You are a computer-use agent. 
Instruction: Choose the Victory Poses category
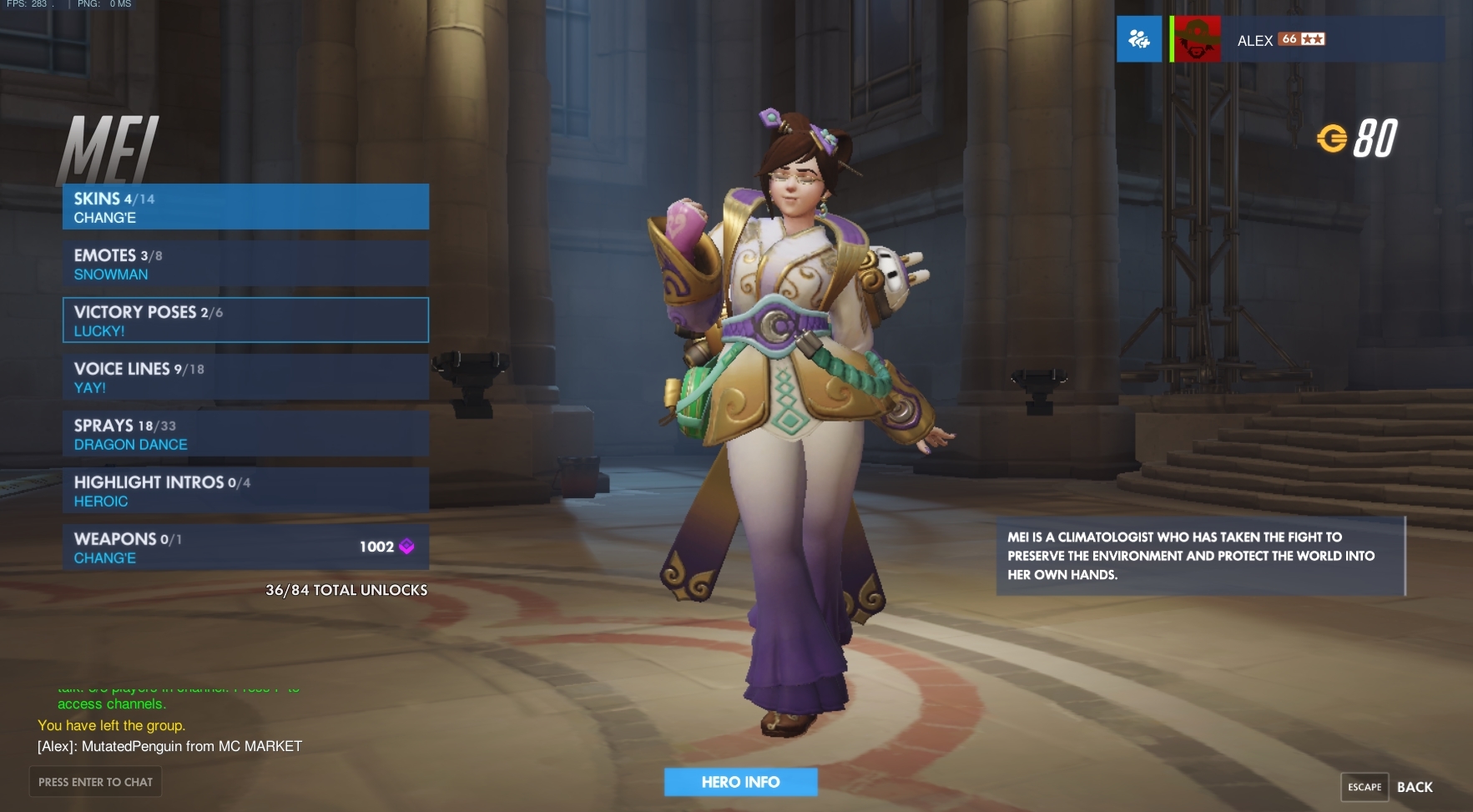click(x=245, y=320)
